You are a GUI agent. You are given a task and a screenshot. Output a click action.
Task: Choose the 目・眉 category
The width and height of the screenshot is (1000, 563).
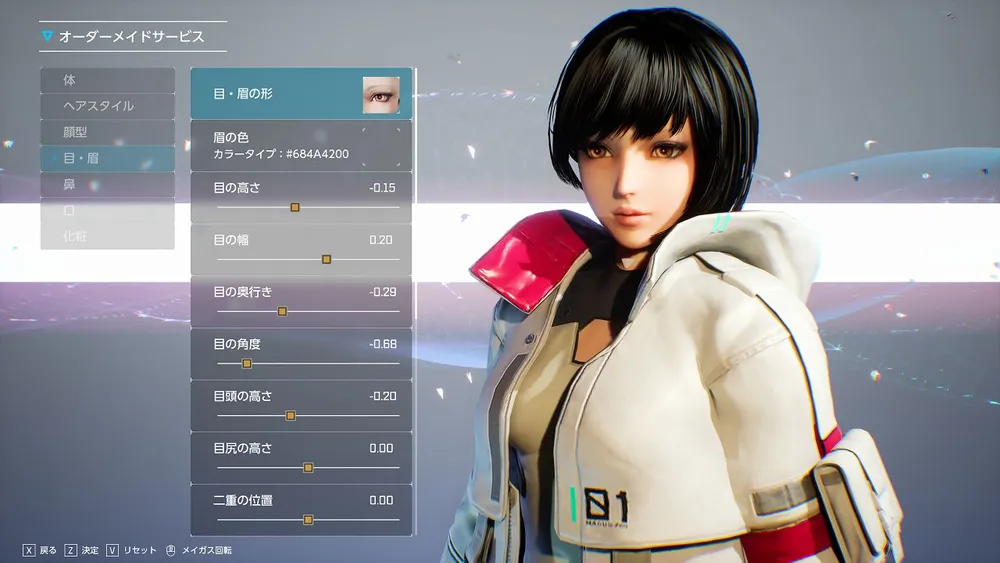click(x=107, y=158)
